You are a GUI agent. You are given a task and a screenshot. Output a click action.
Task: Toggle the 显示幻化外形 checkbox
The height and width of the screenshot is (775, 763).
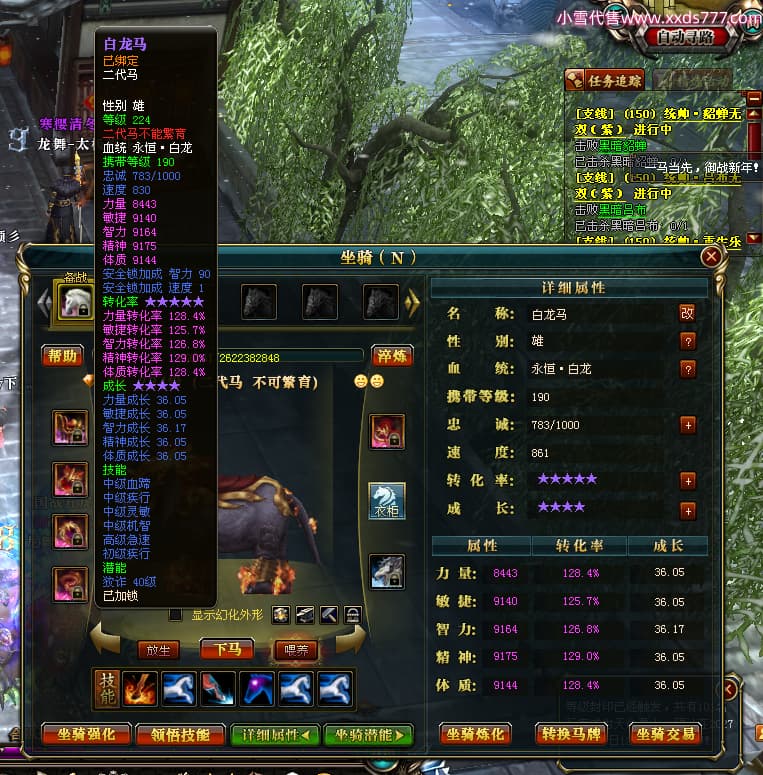[176, 614]
